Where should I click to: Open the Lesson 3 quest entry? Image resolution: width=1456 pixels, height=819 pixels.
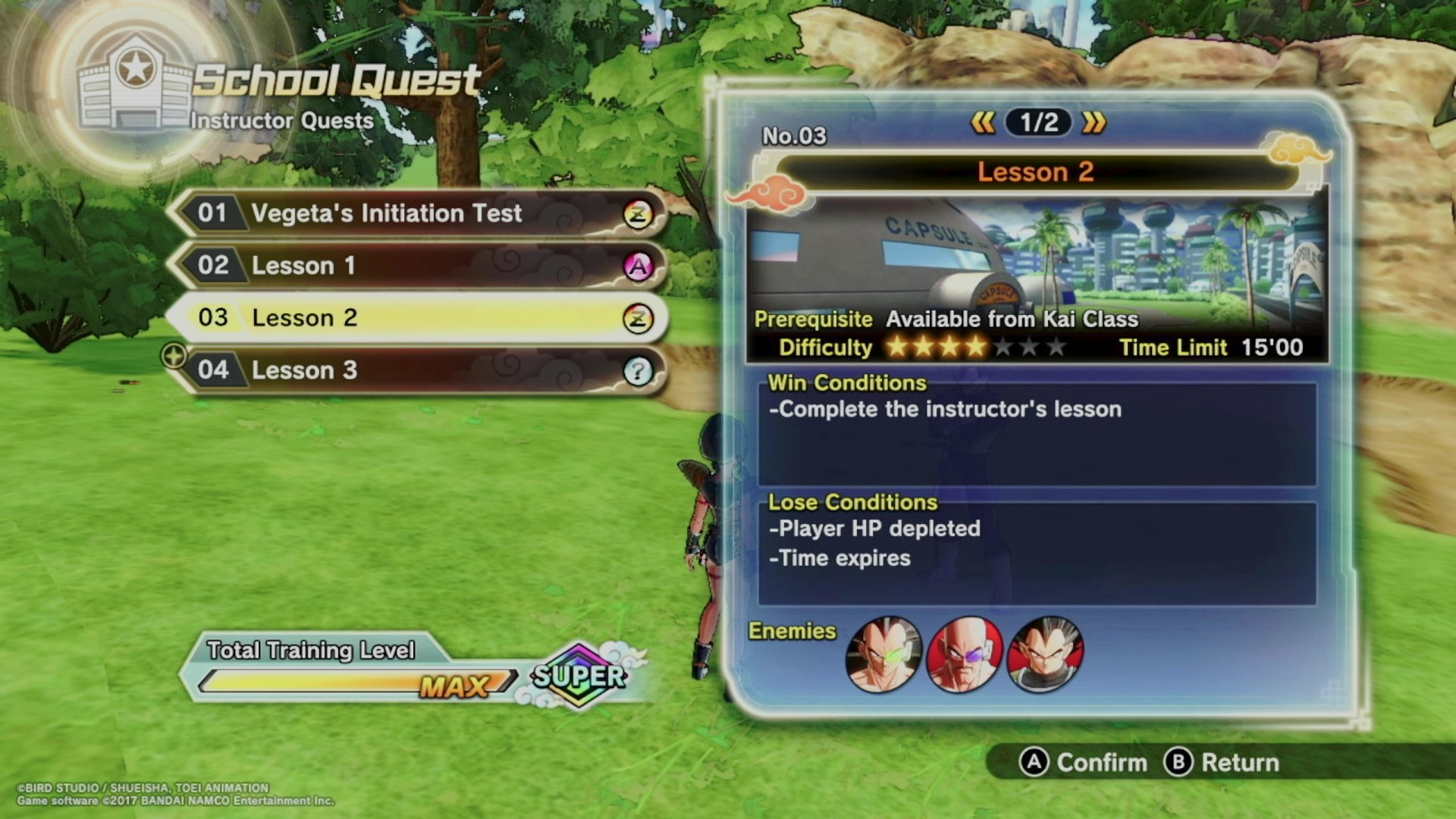click(417, 370)
